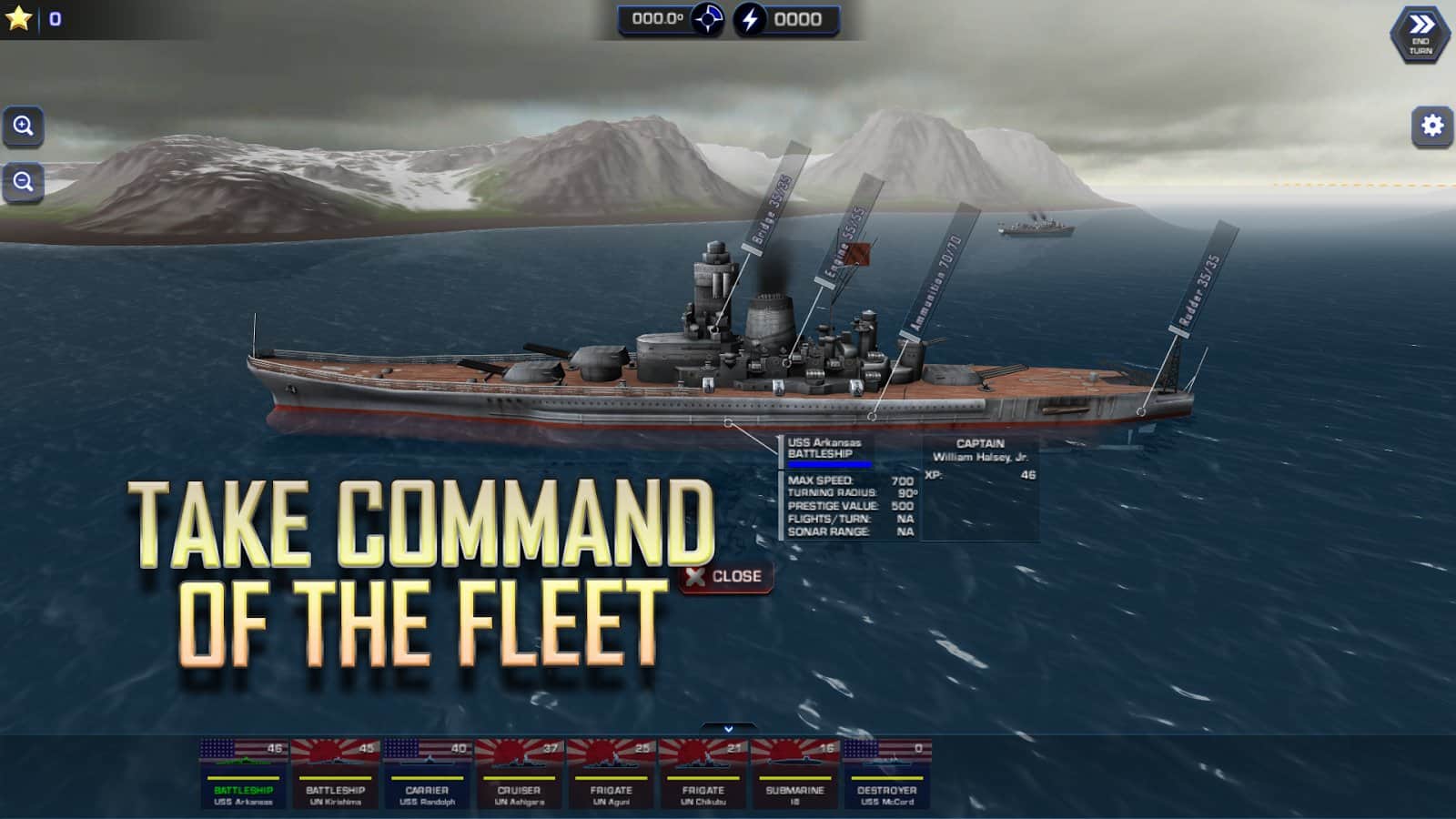The height and width of the screenshot is (819, 1456).
Task: Click the Bridge 35/35 damage flag
Action: pos(765,209)
